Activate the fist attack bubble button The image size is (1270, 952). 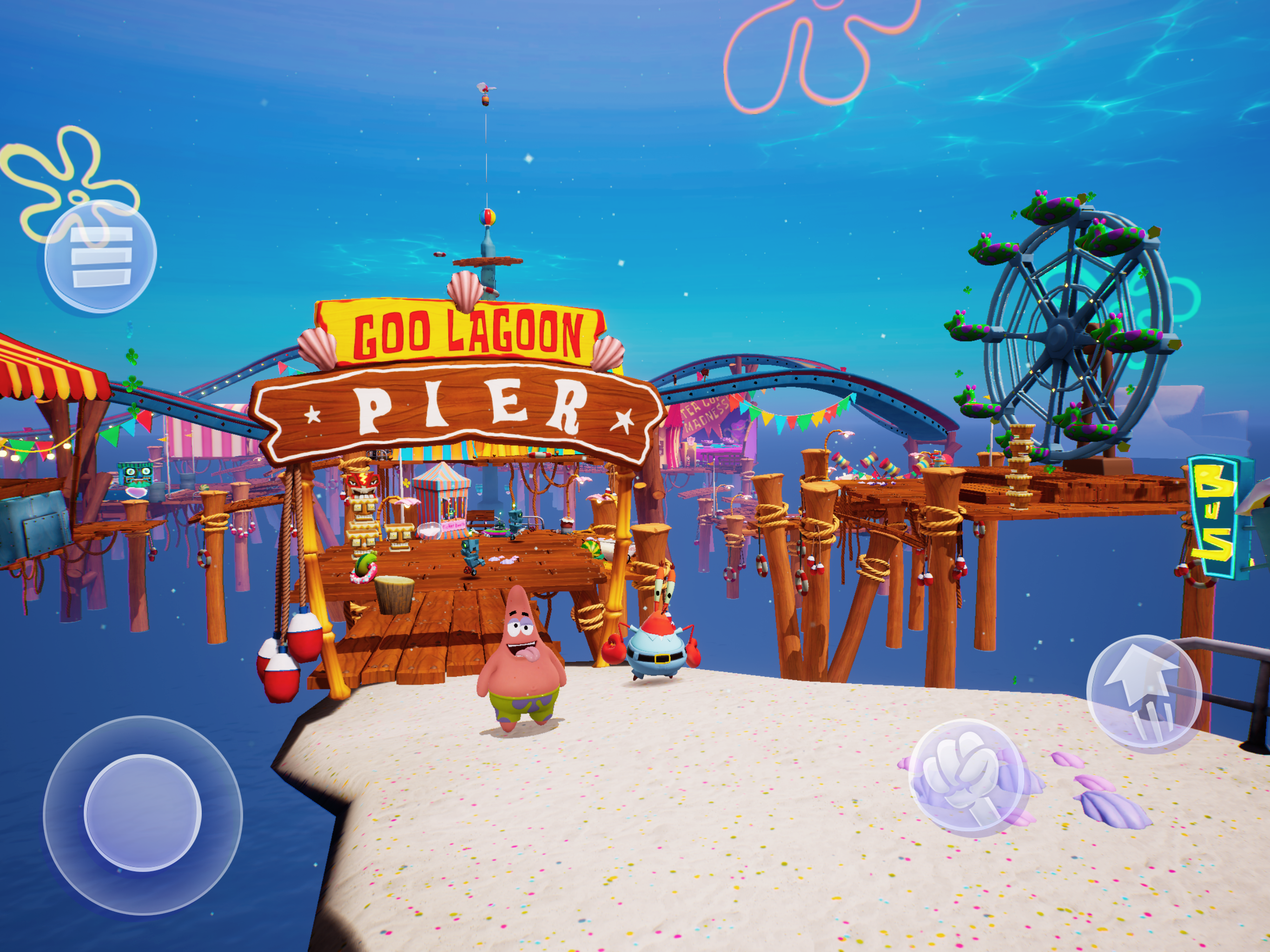(x=966, y=776)
